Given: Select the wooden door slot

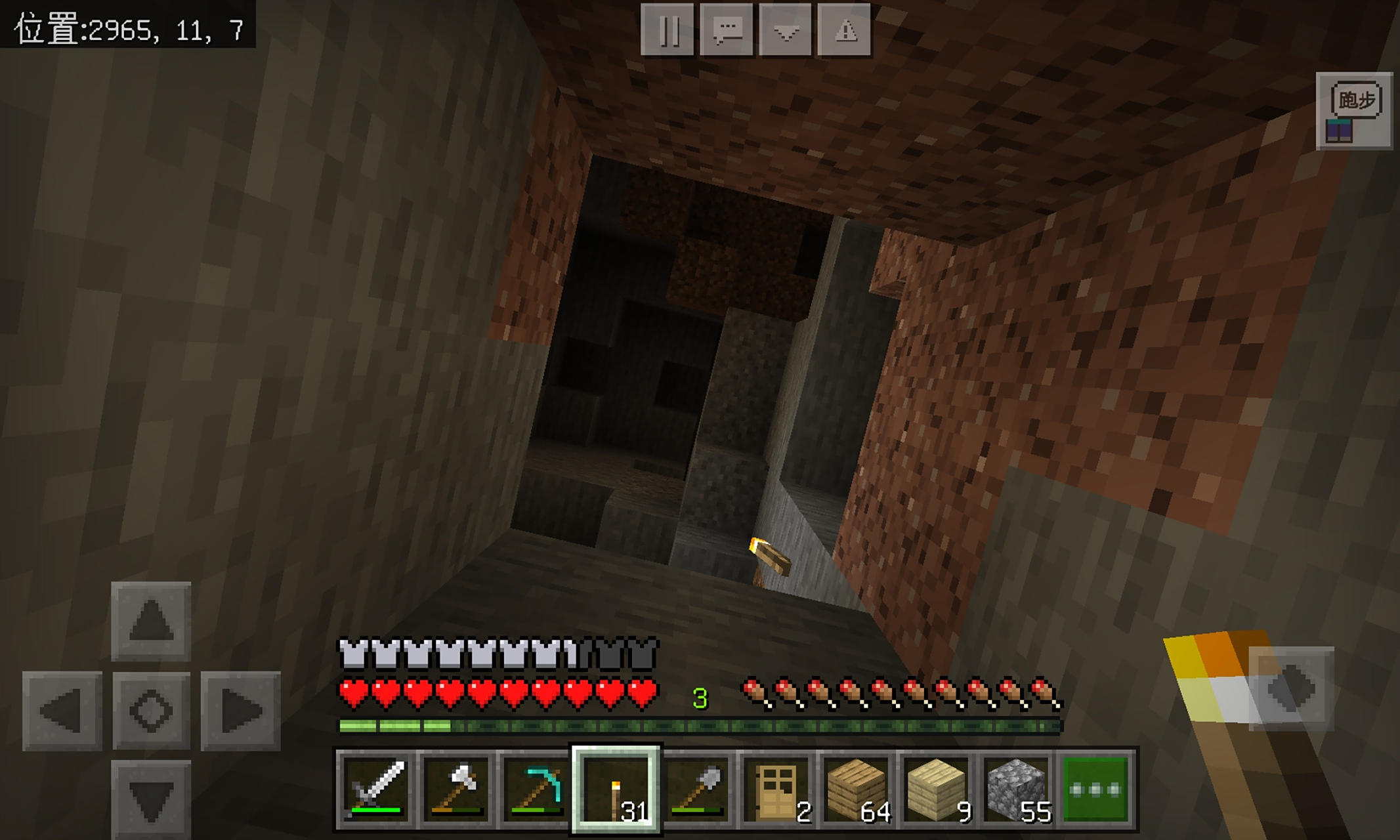Looking at the screenshot, I should tap(777, 789).
